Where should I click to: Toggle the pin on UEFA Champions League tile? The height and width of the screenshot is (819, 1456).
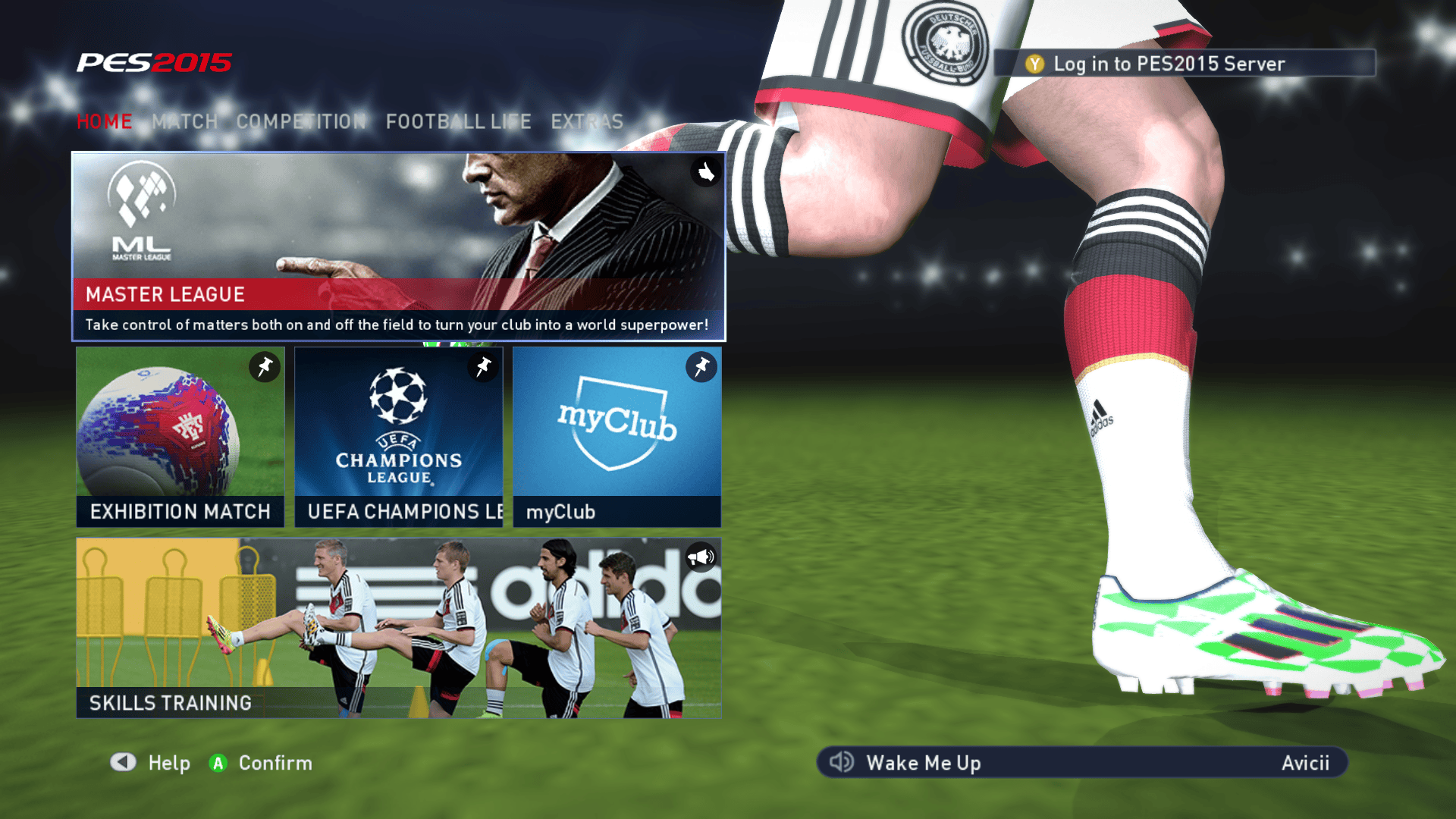[x=483, y=367]
